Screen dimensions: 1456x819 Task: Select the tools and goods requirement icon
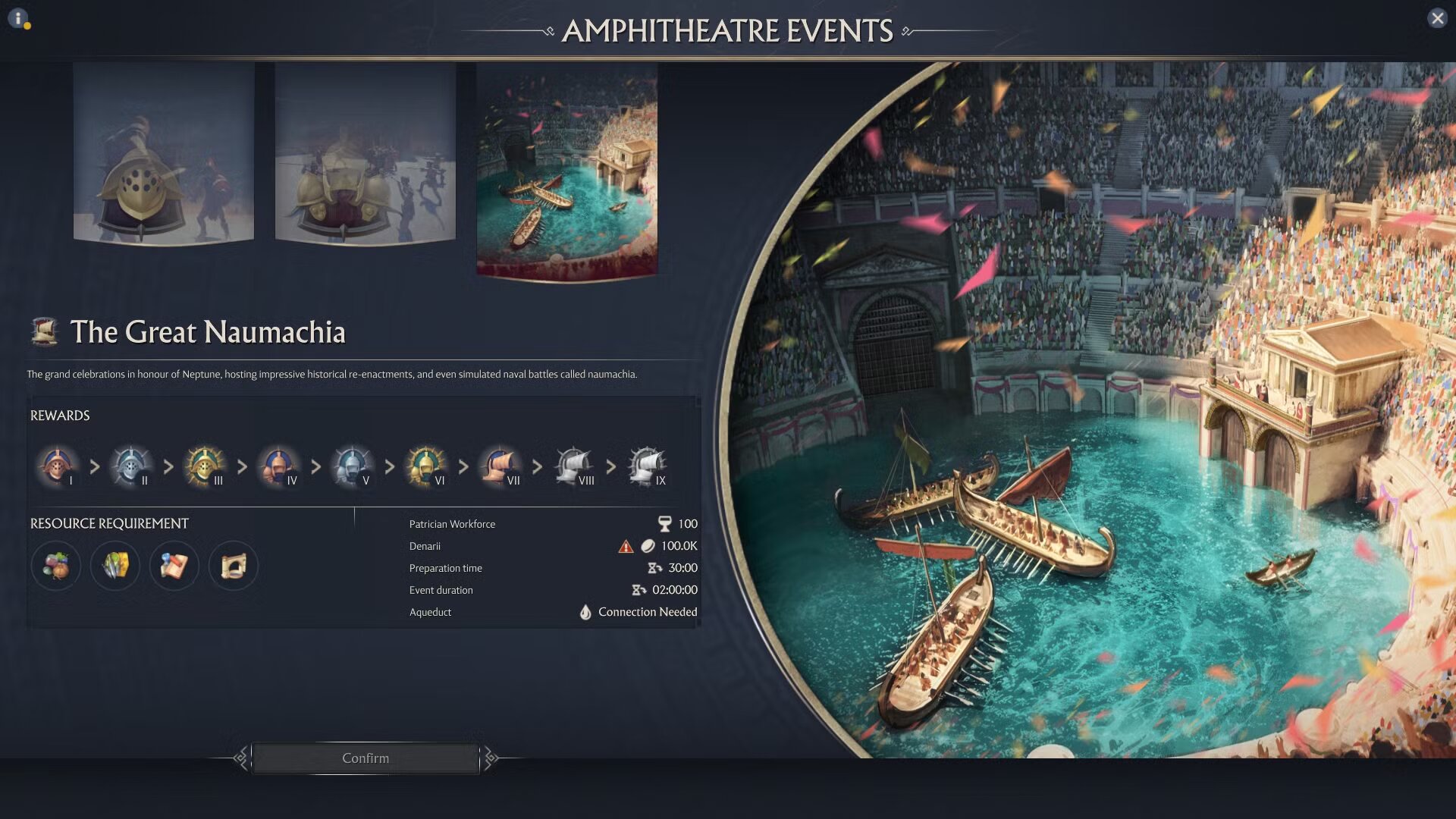[x=115, y=566]
